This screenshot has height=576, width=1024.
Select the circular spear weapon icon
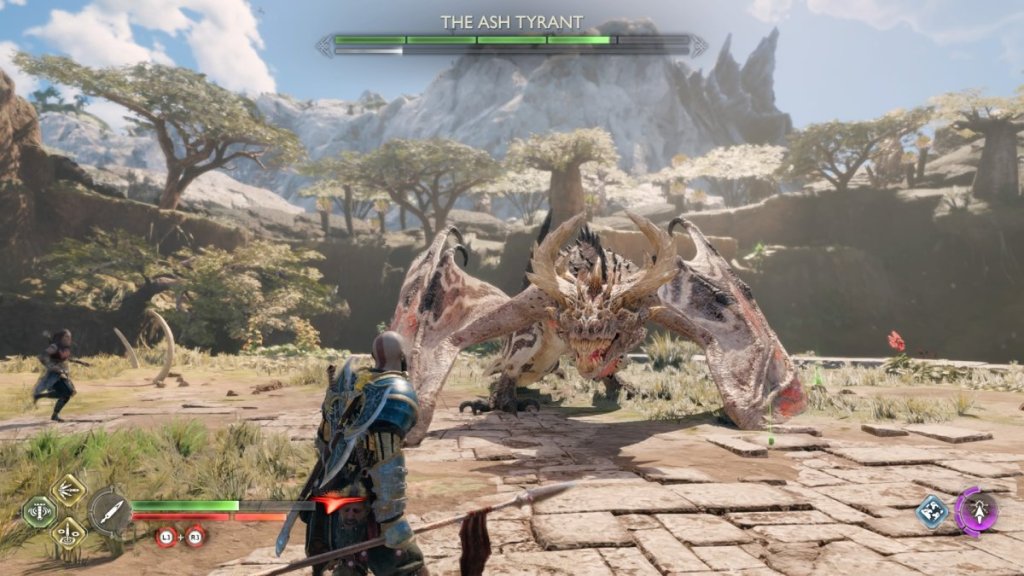click(x=108, y=511)
